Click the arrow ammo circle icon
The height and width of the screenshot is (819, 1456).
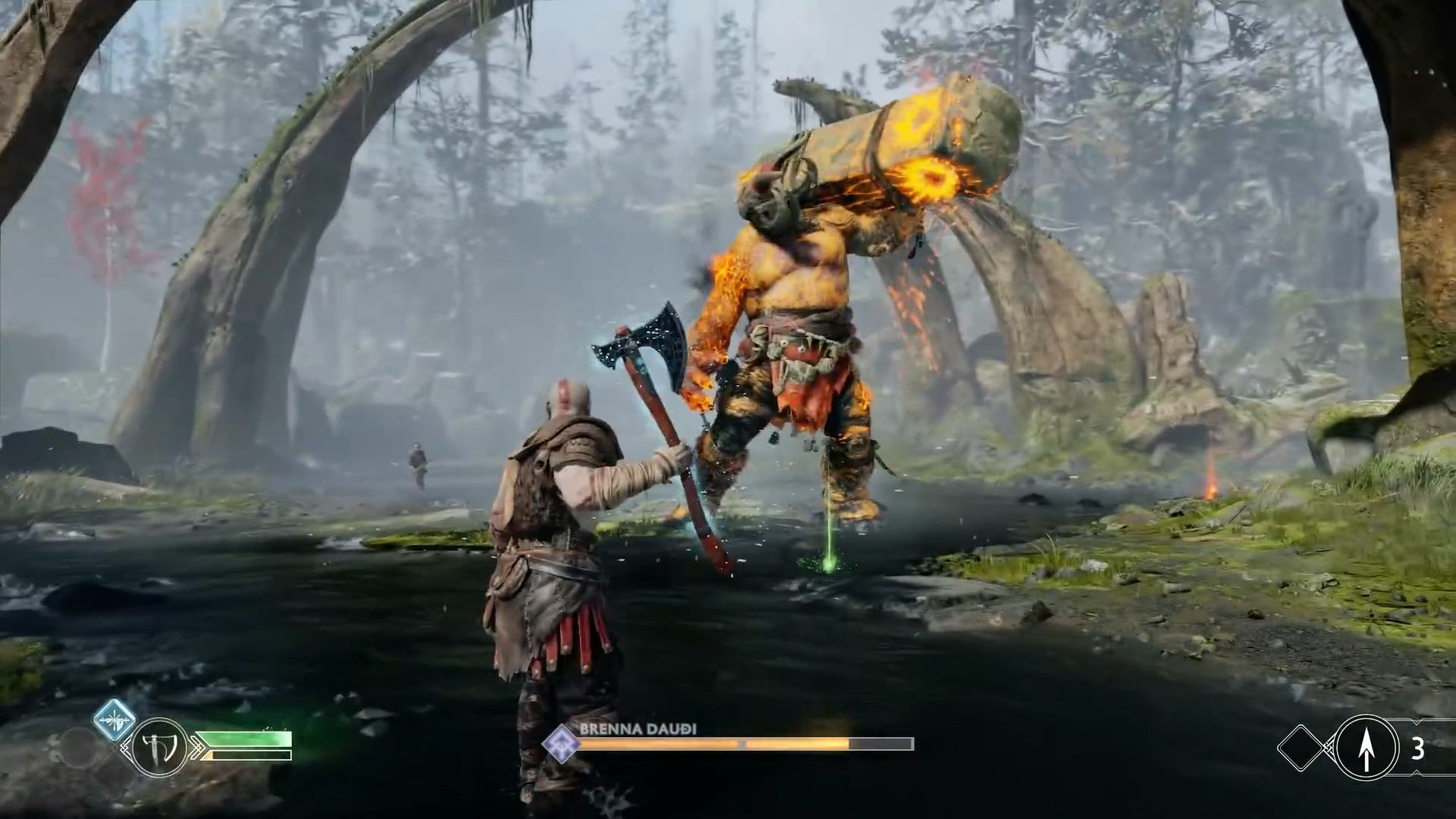tap(1366, 748)
